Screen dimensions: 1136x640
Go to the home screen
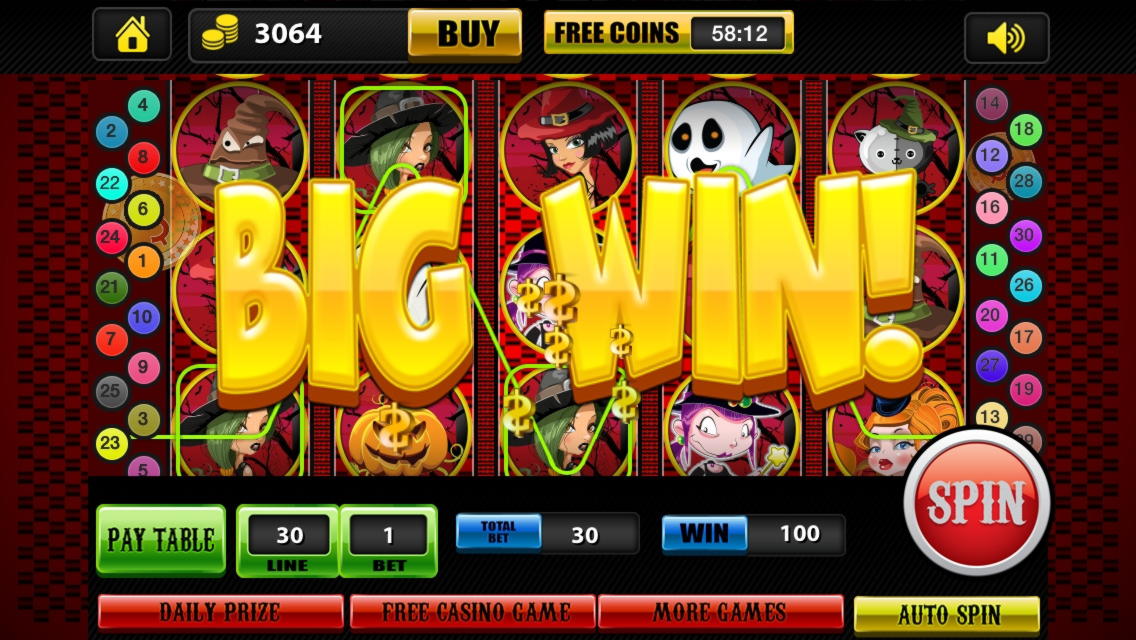(x=132, y=35)
